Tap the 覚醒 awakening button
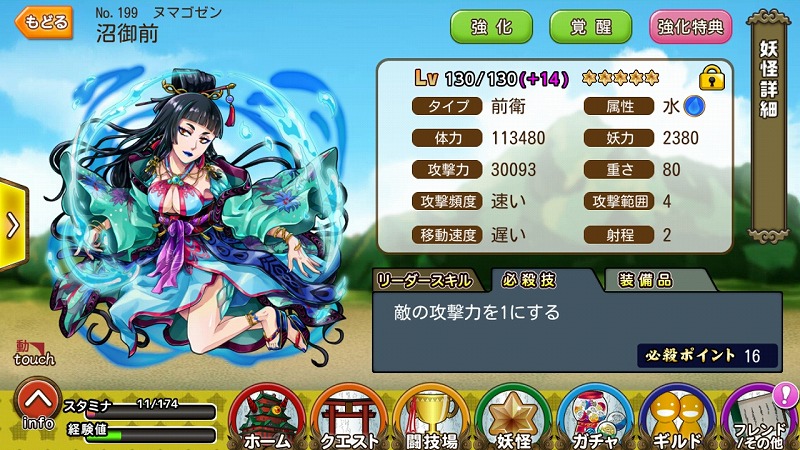Screen dimensions: 800x450 click(x=590, y=27)
